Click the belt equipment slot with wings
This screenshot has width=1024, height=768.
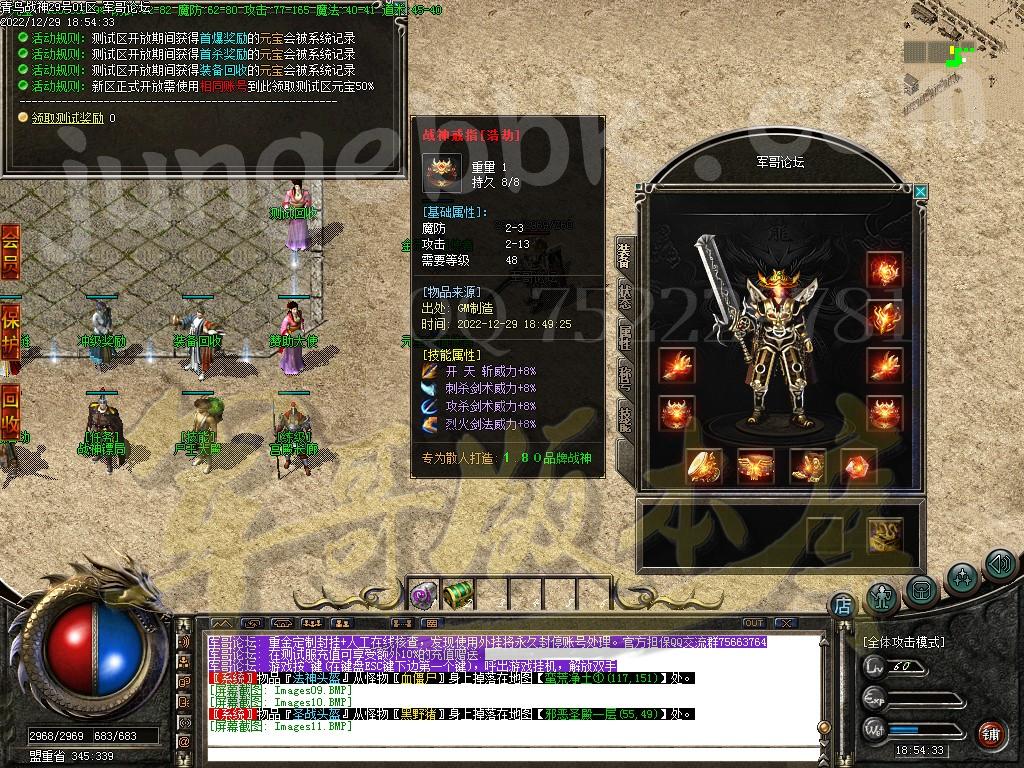click(755, 466)
